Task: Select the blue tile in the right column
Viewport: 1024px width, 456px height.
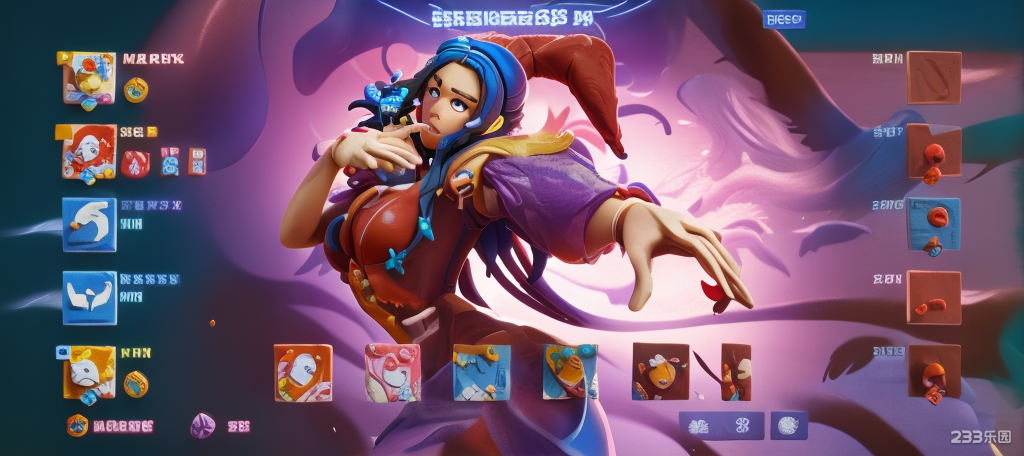Action: click(934, 224)
